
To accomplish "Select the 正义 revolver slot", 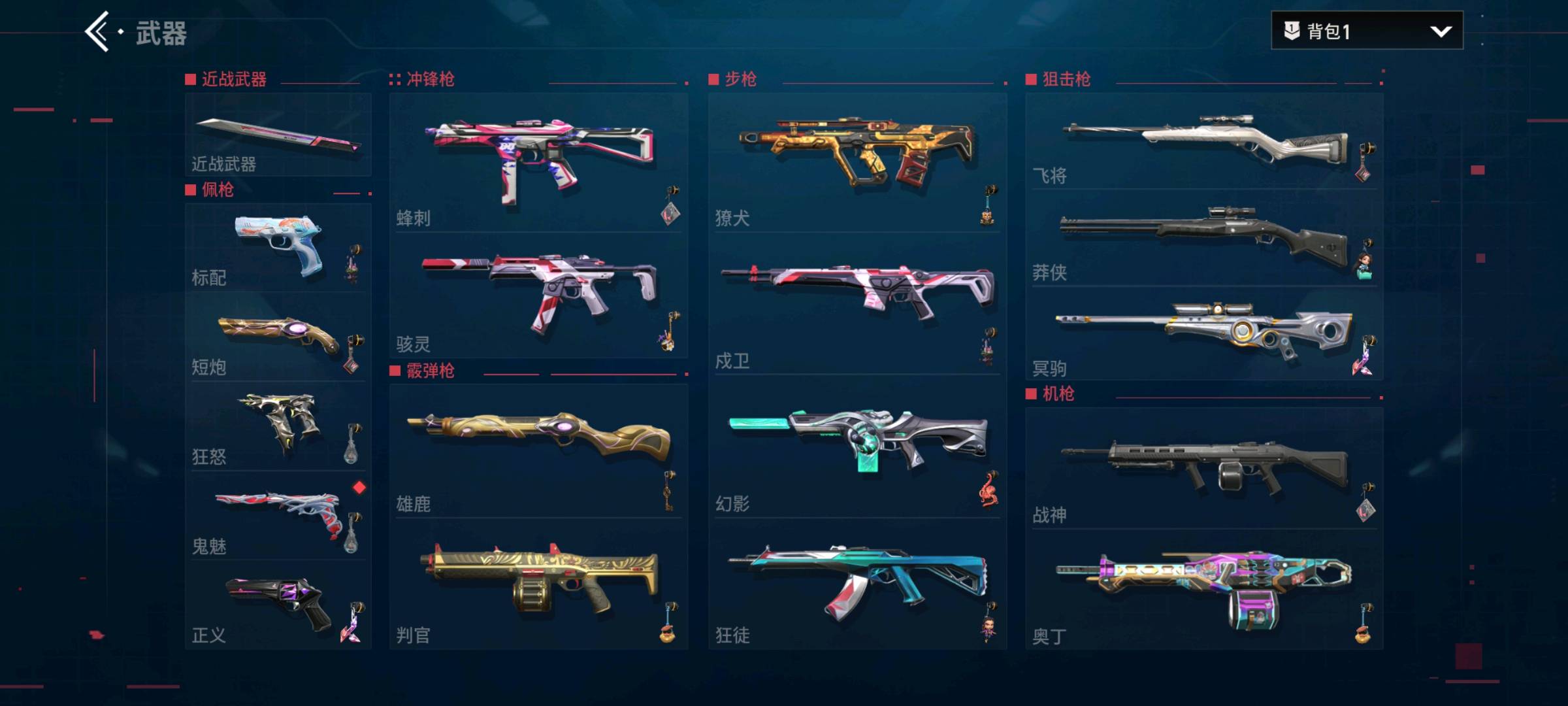I will [x=278, y=605].
